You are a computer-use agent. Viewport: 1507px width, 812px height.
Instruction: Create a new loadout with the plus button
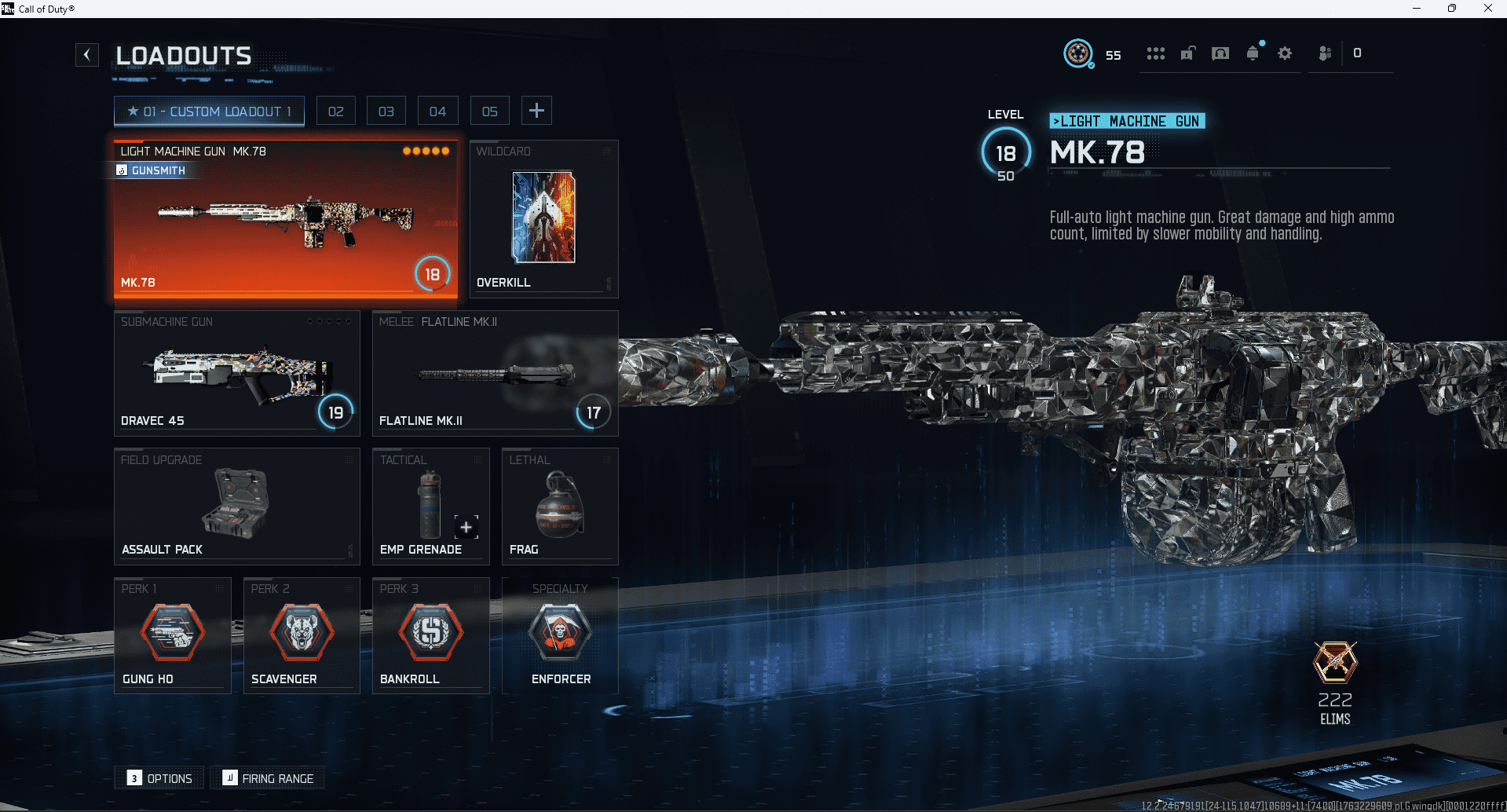click(x=536, y=110)
